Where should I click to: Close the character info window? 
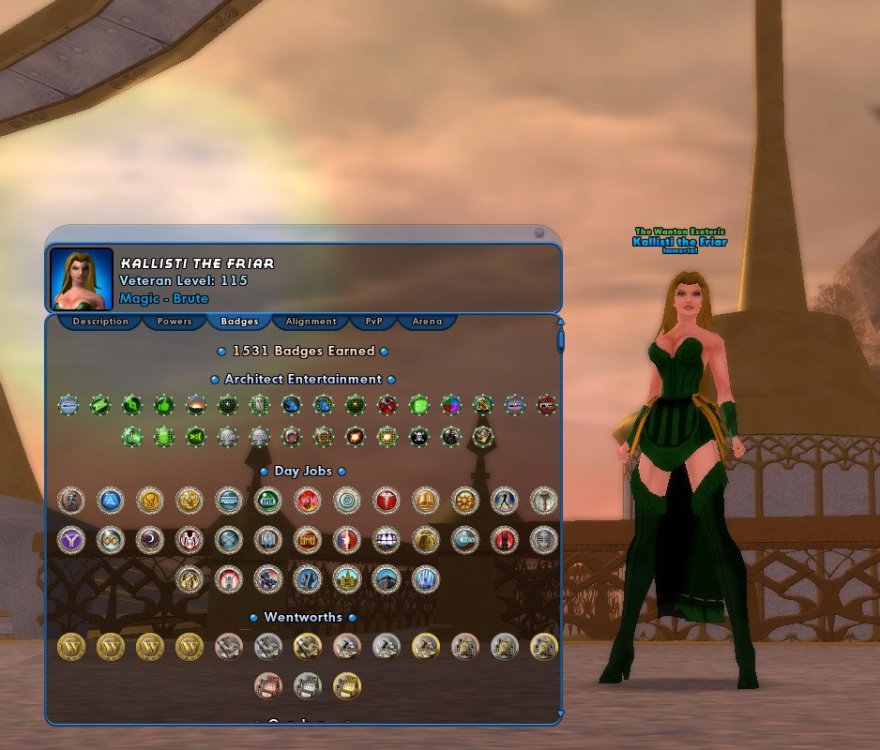coord(539,233)
